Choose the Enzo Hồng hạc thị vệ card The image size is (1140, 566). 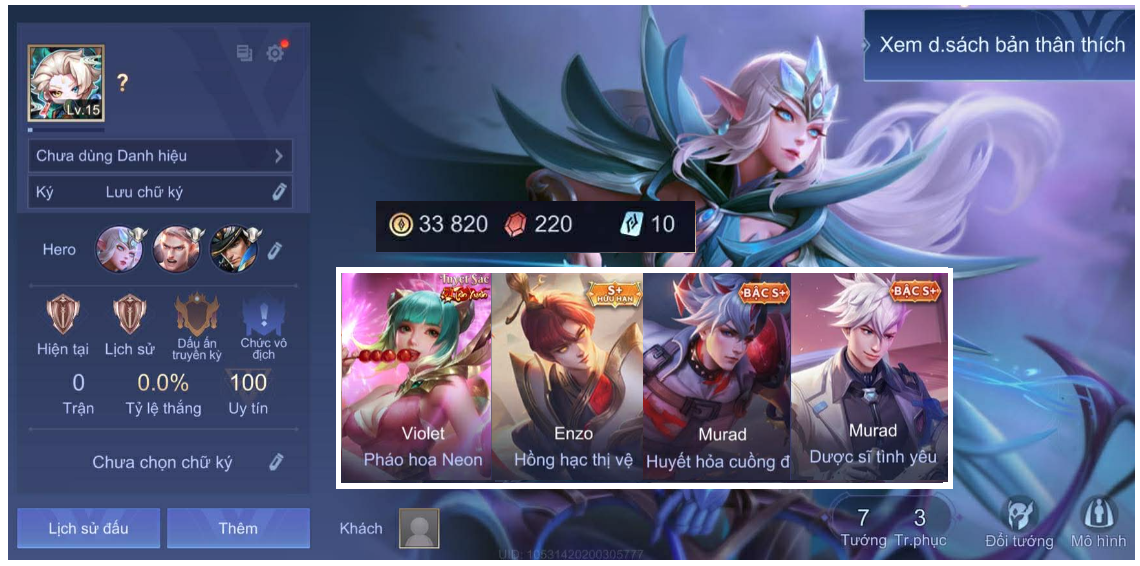(x=567, y=377)
